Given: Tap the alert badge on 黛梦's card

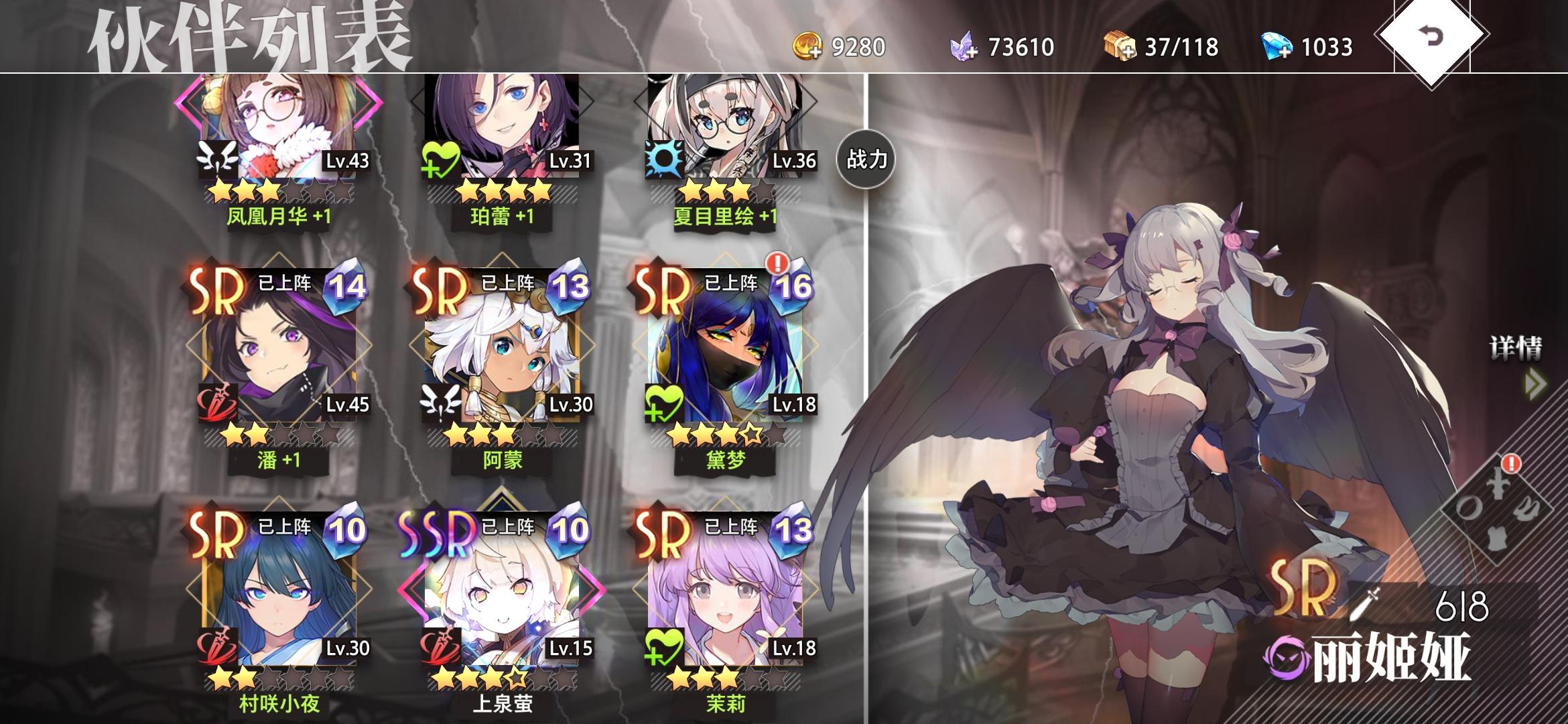Looking at the screenshot, I should click(x=777, y=267).
